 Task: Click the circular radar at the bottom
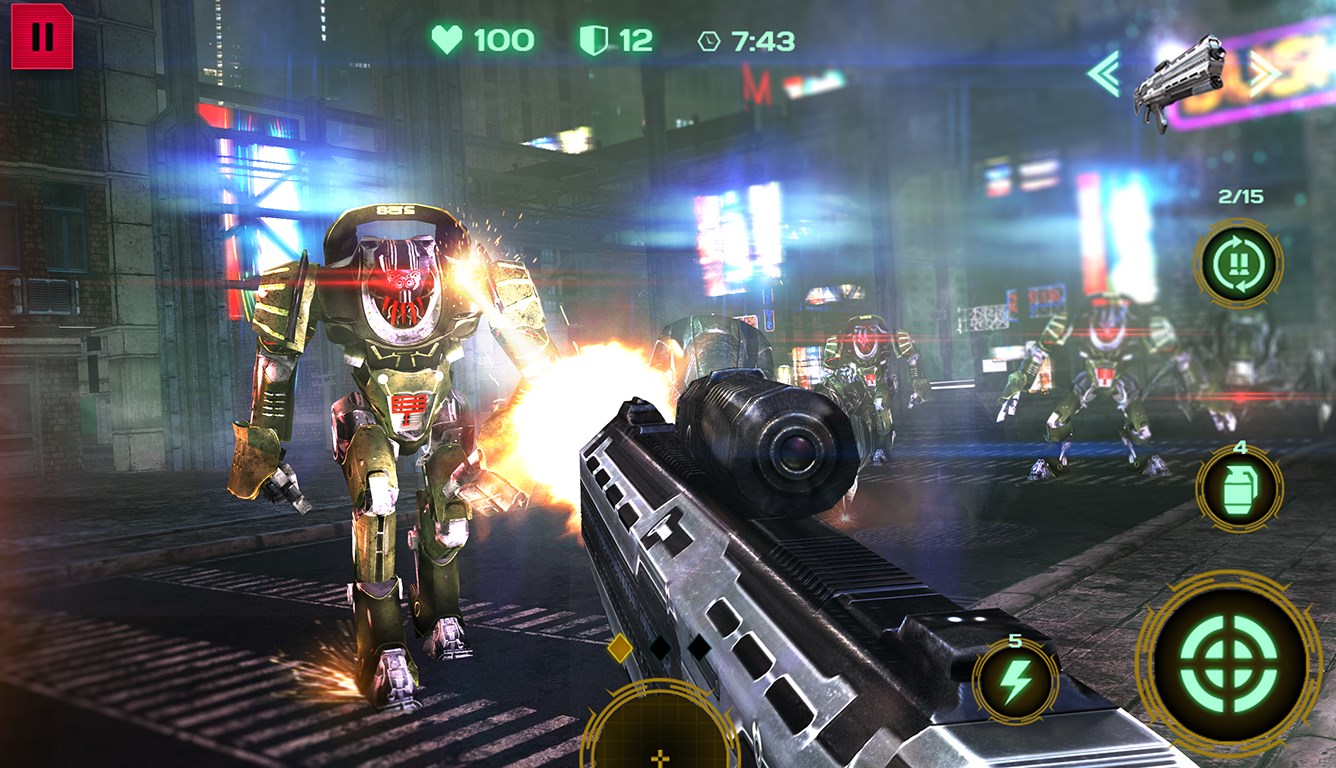660,728
